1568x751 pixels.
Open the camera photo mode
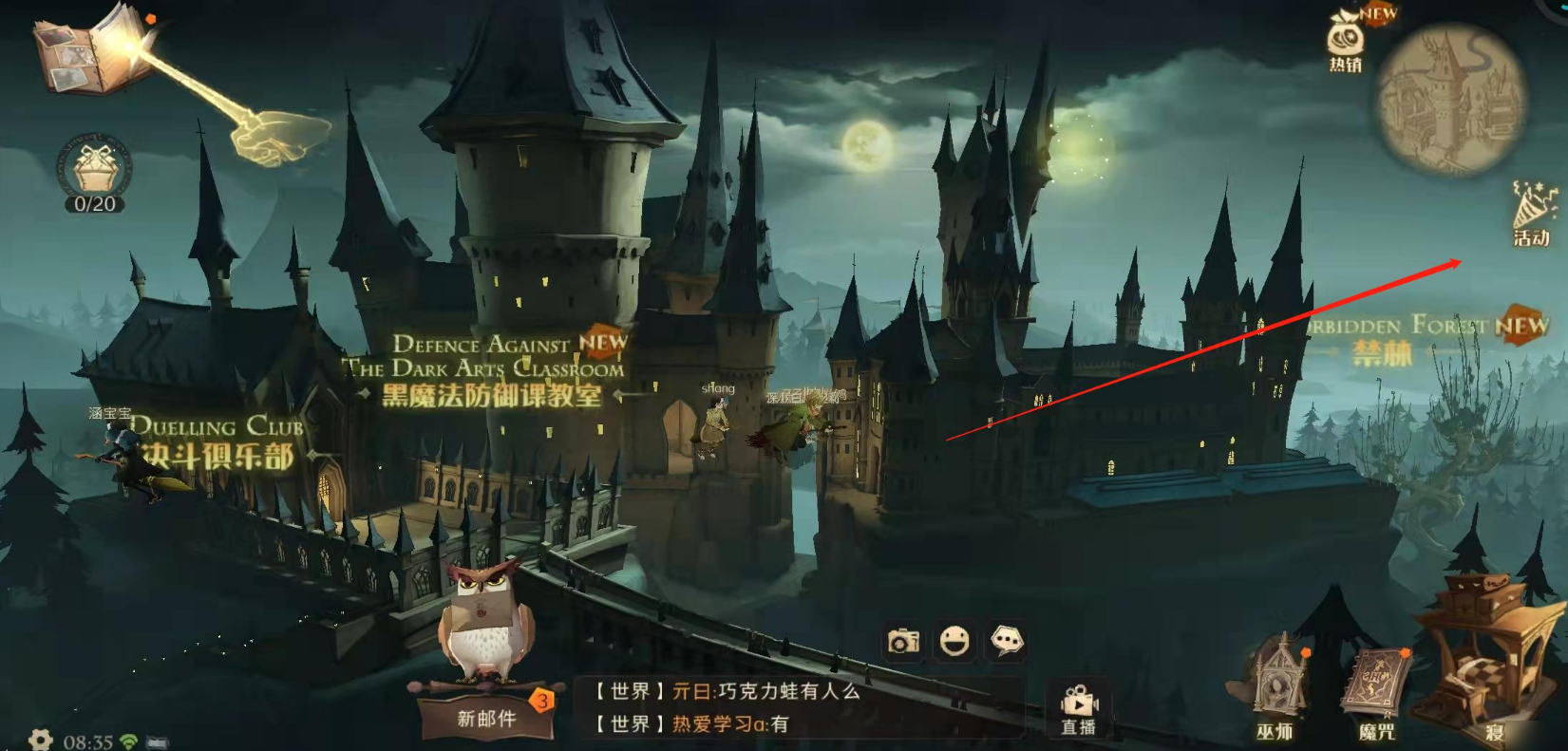pyautogui.click(x=903, y=643)
